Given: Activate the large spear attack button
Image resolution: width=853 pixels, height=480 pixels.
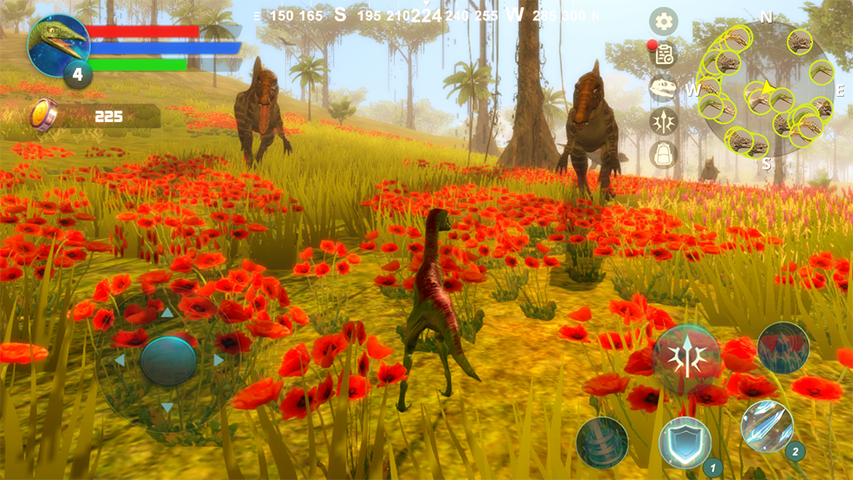Looking at the screenshot, I should (x=686, y=356).
